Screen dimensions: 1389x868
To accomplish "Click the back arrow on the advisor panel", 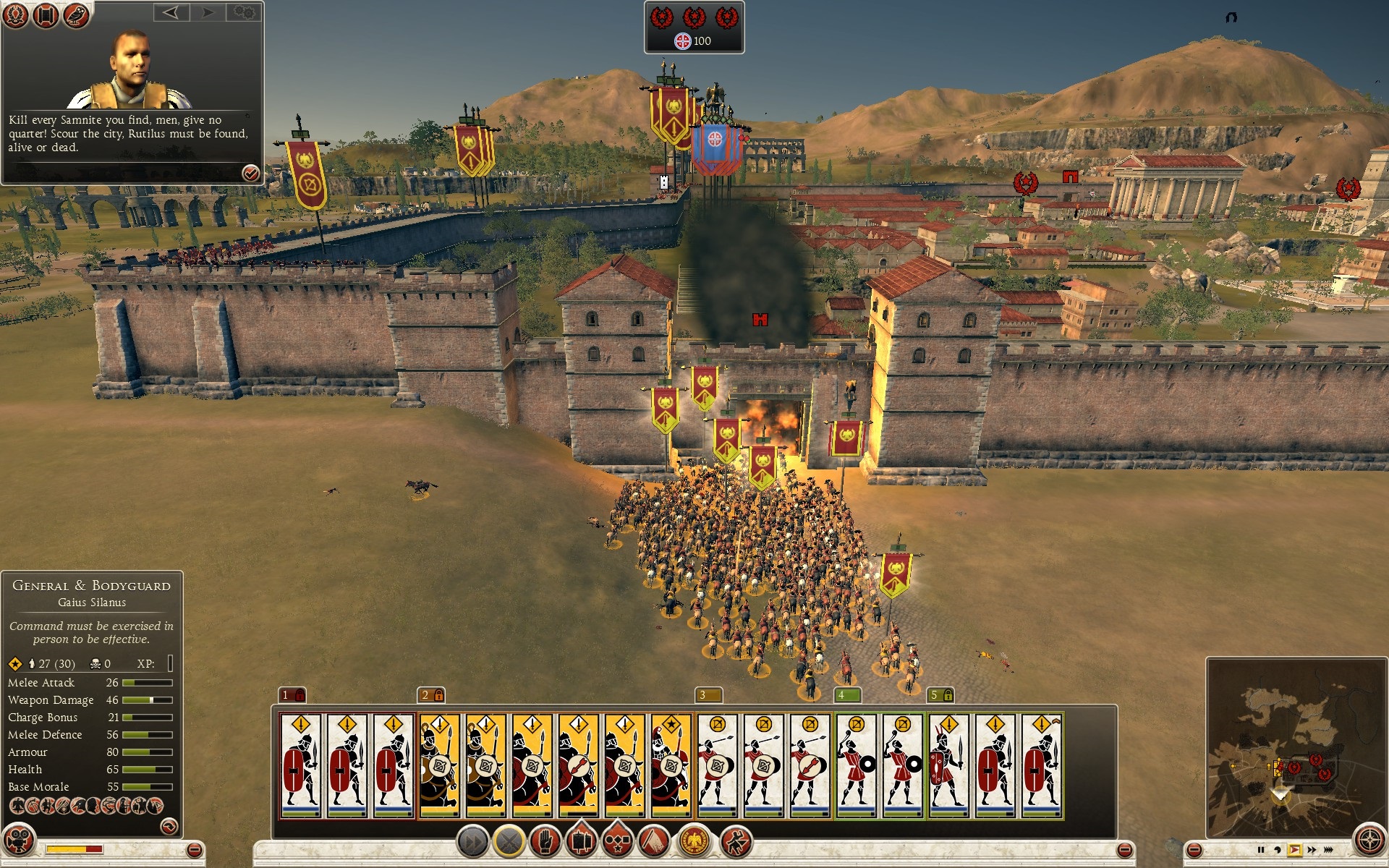I will pos(172,13).
